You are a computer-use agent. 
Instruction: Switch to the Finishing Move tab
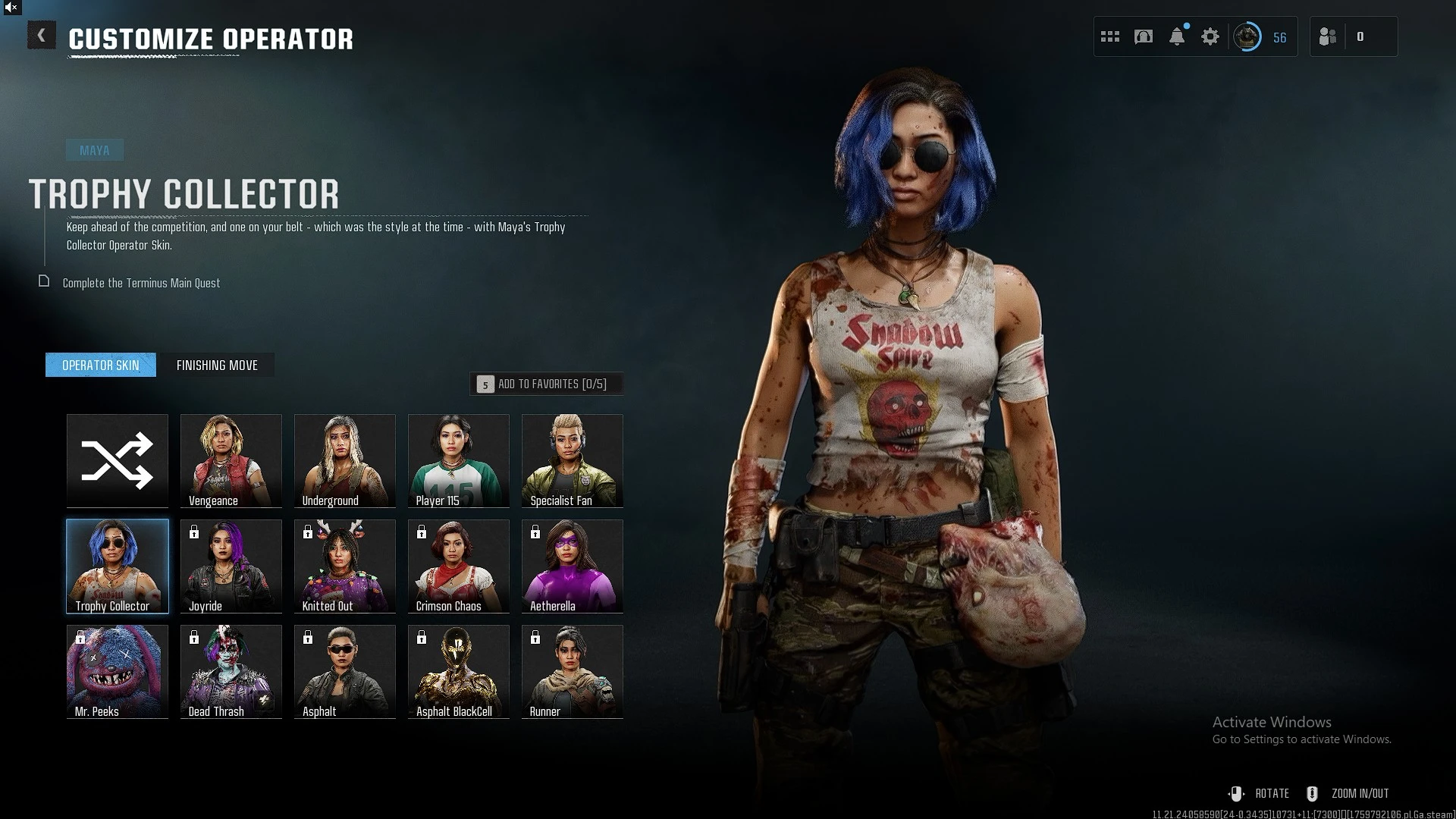coord(217,366)
